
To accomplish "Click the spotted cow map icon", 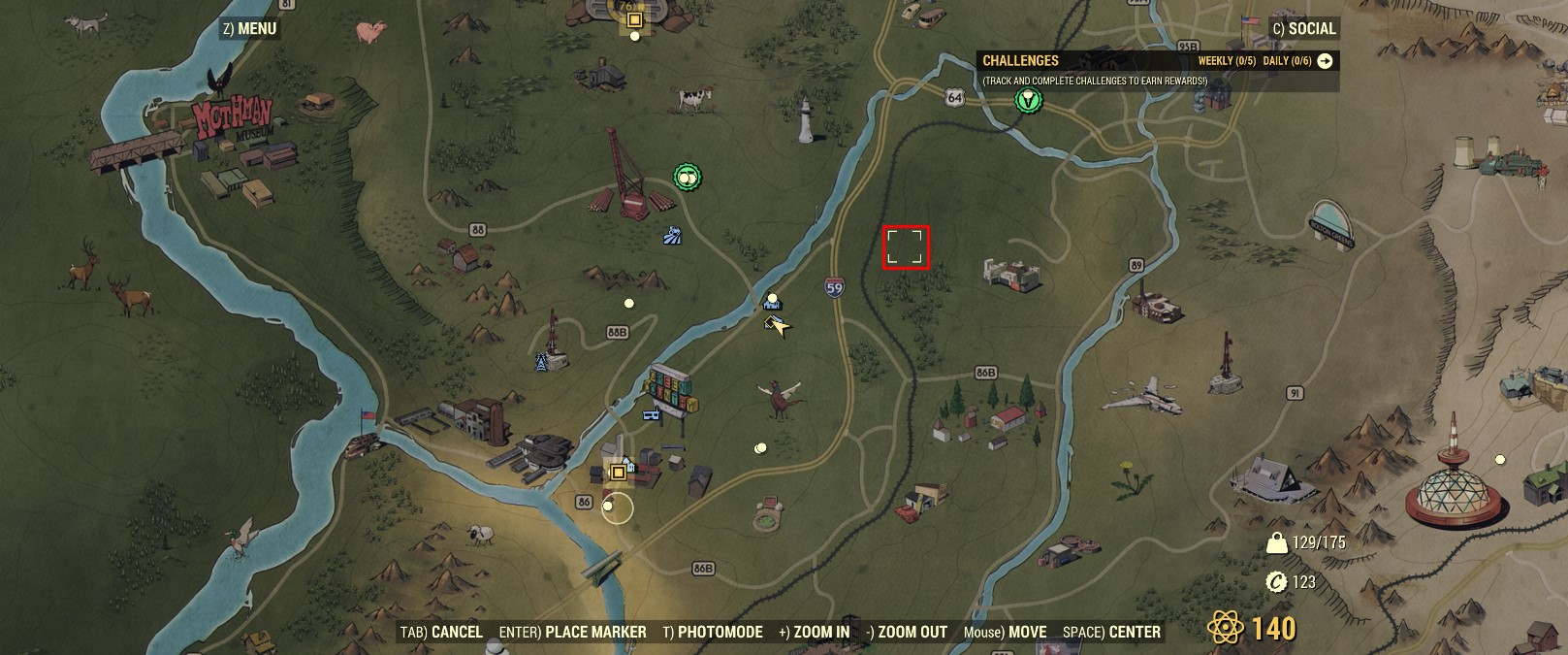I will tap(692, 97).
